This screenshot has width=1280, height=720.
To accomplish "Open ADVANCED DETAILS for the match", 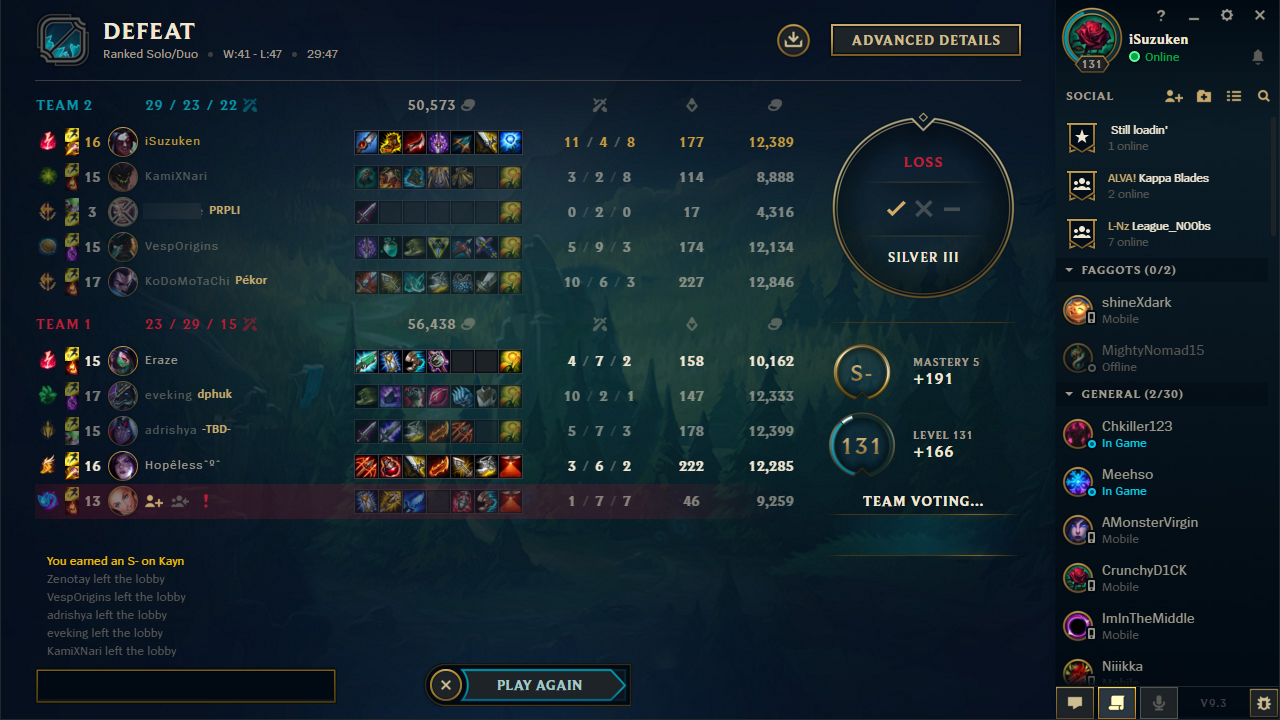I will pos(925,40).
